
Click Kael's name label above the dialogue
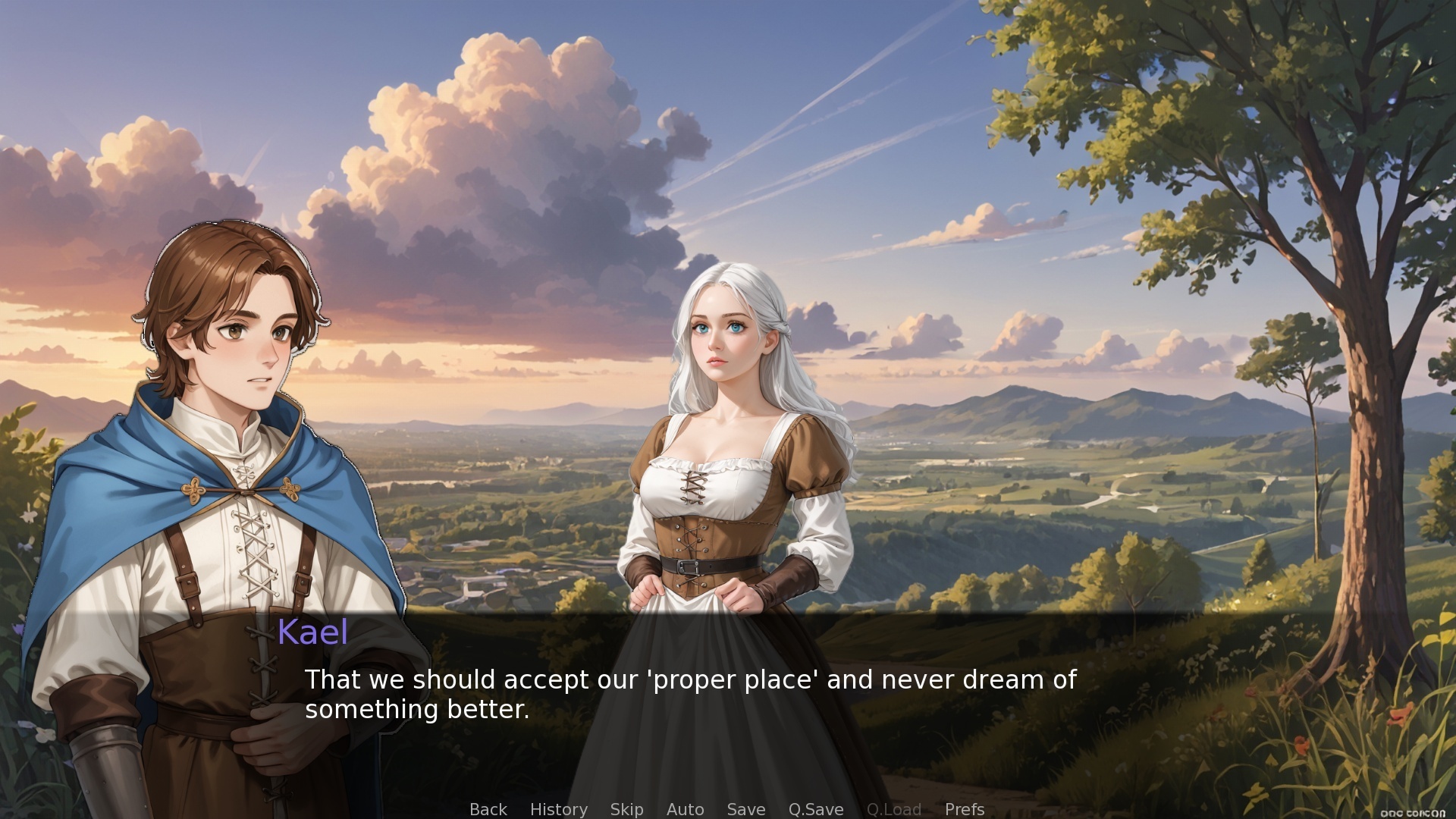coord(313,632)
